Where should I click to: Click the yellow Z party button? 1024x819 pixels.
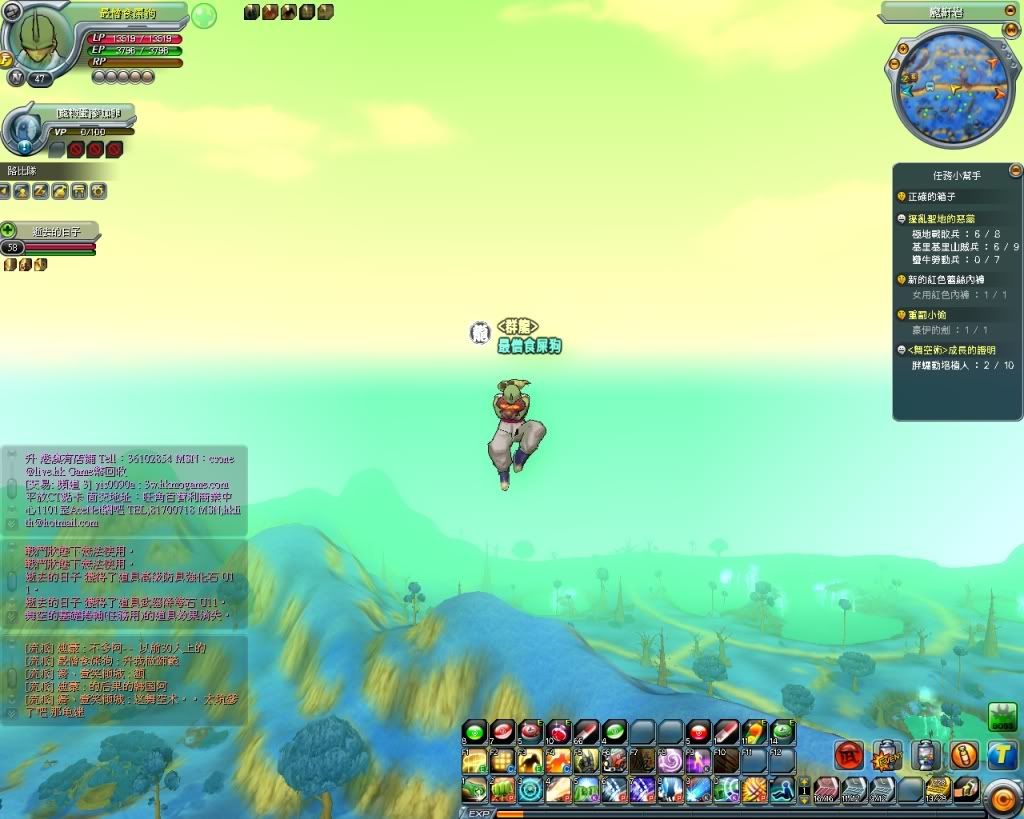click(x=40, y=190)
